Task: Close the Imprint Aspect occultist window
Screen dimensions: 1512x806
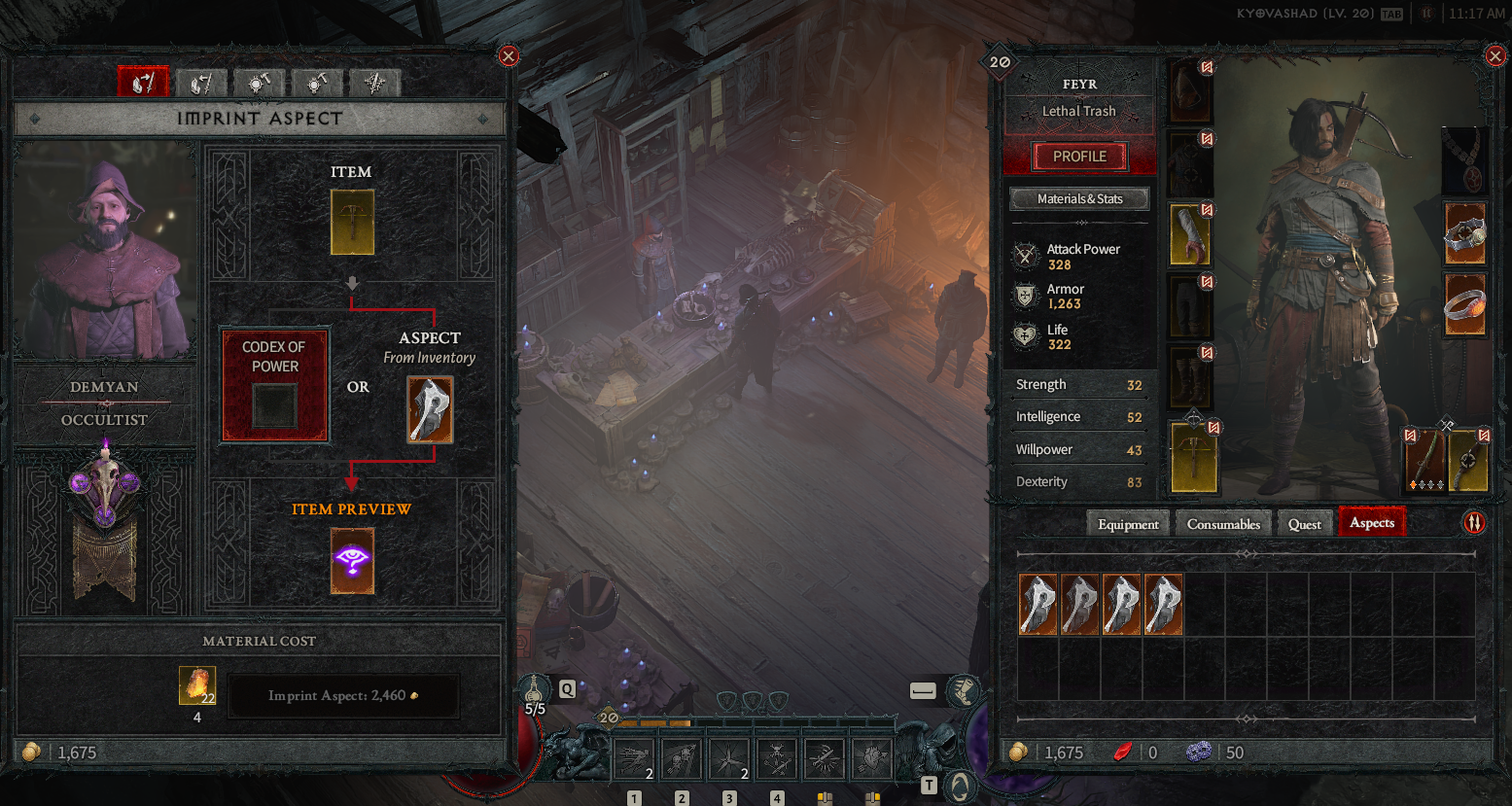Action: coord(508,56)
